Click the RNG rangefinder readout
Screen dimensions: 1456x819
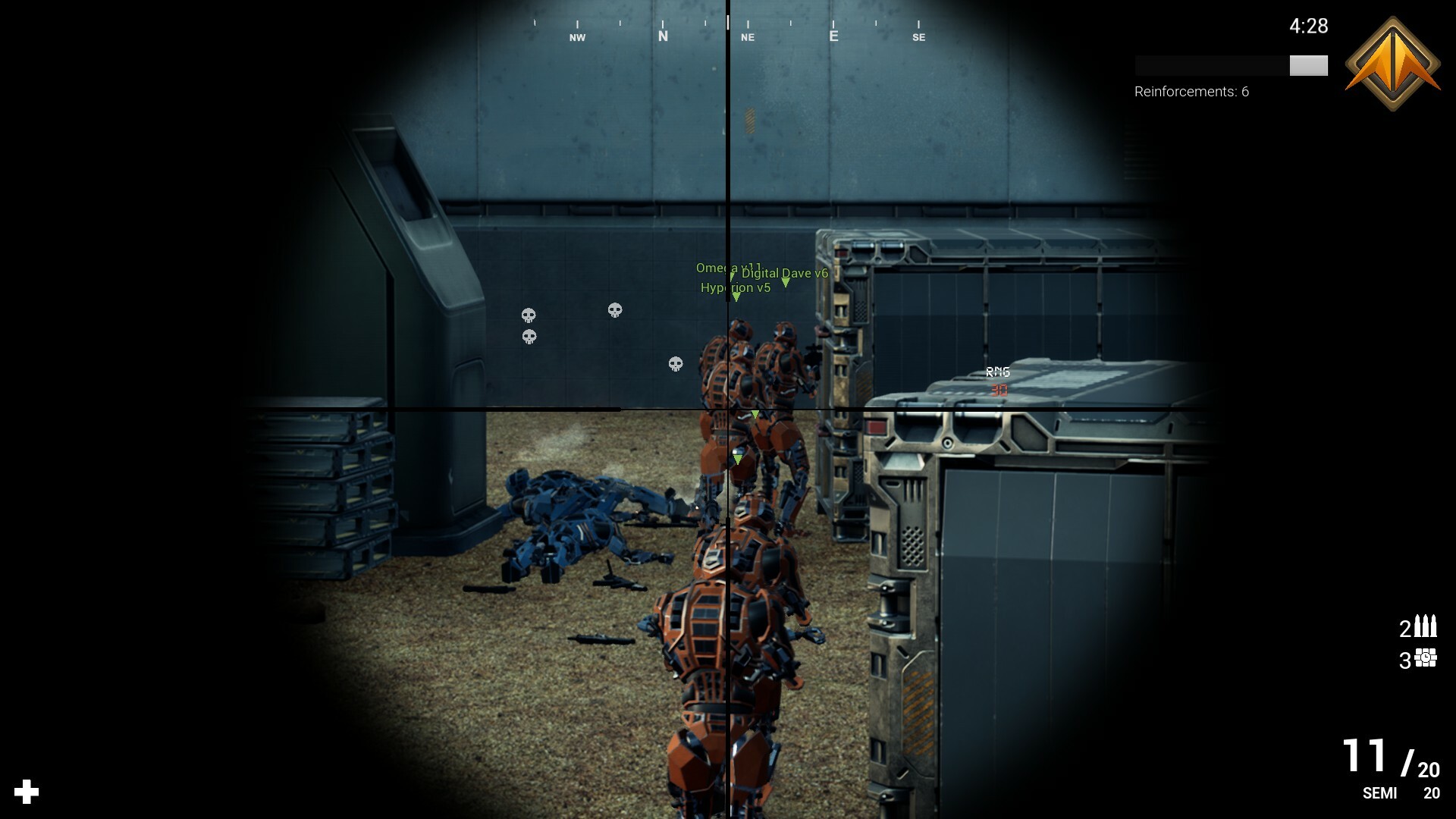[x=996, y=373]
